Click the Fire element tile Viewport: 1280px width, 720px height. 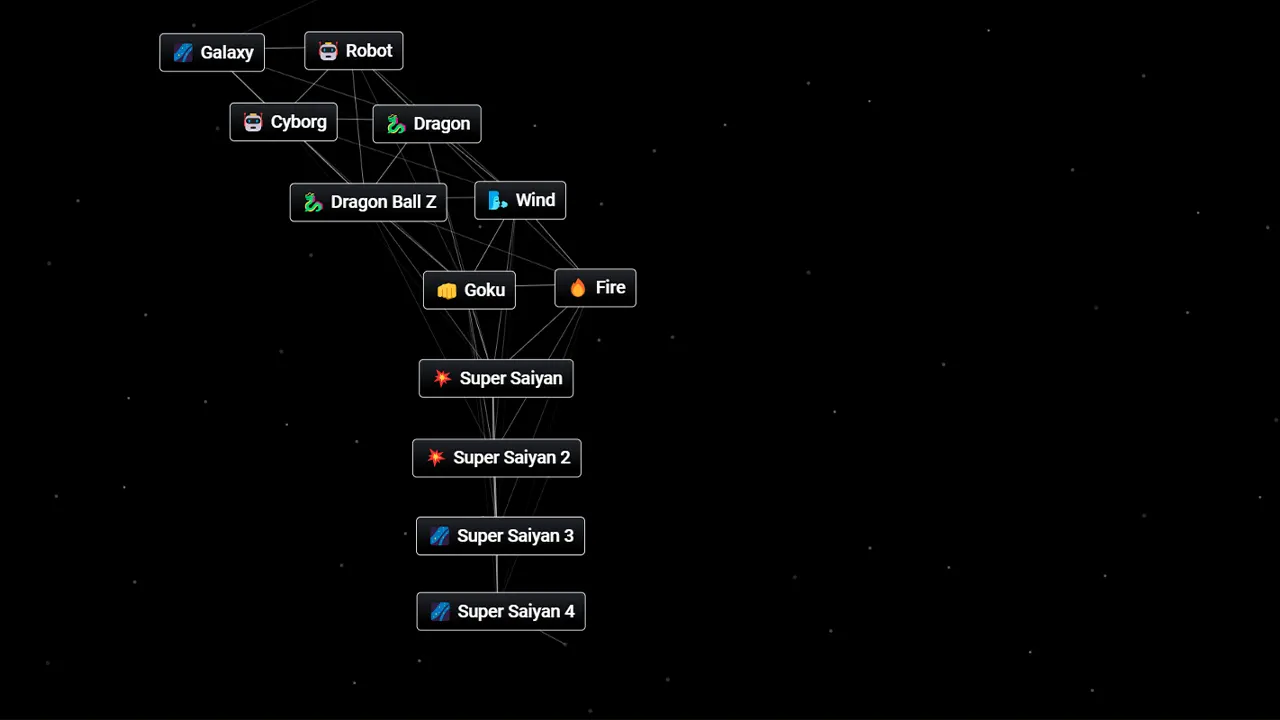[595, 287]
